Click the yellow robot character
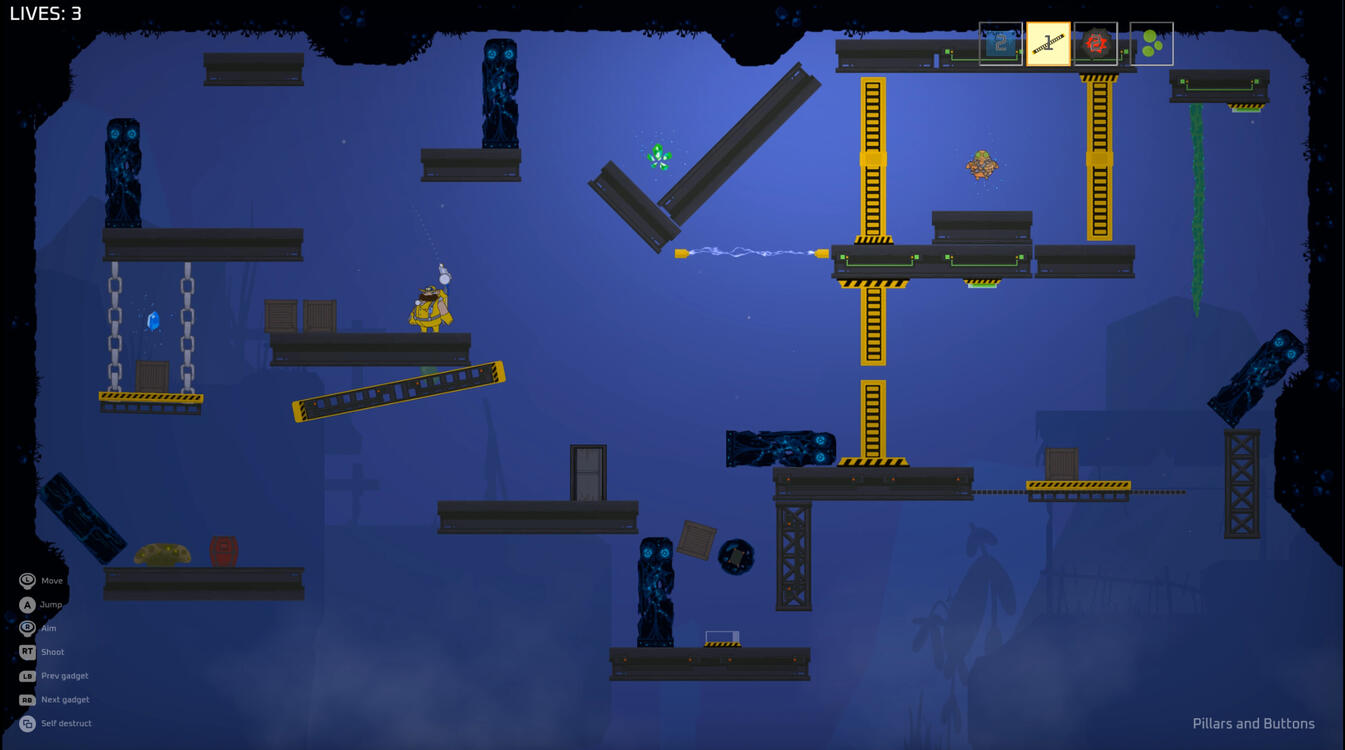 point(428,310)
